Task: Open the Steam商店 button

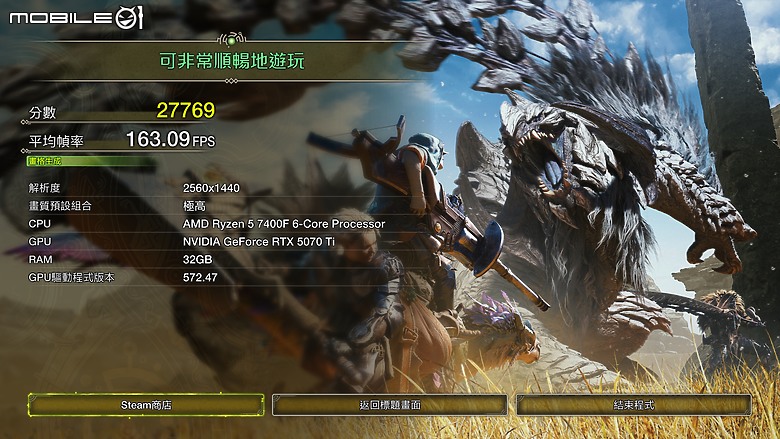Action: (x=146, y=405)
